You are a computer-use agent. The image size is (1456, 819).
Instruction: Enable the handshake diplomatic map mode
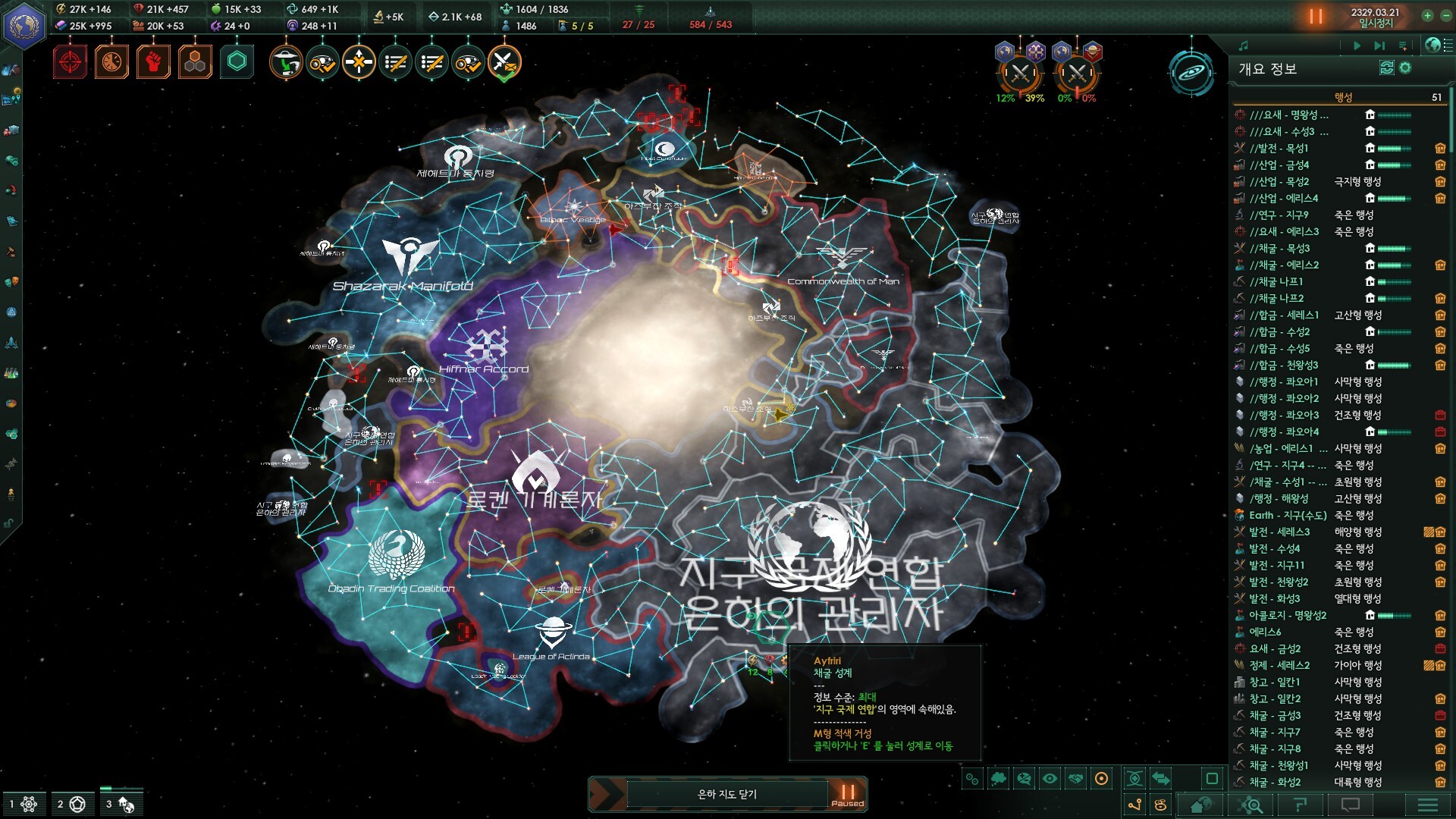pyautogui.click(x=1075, y=779)
